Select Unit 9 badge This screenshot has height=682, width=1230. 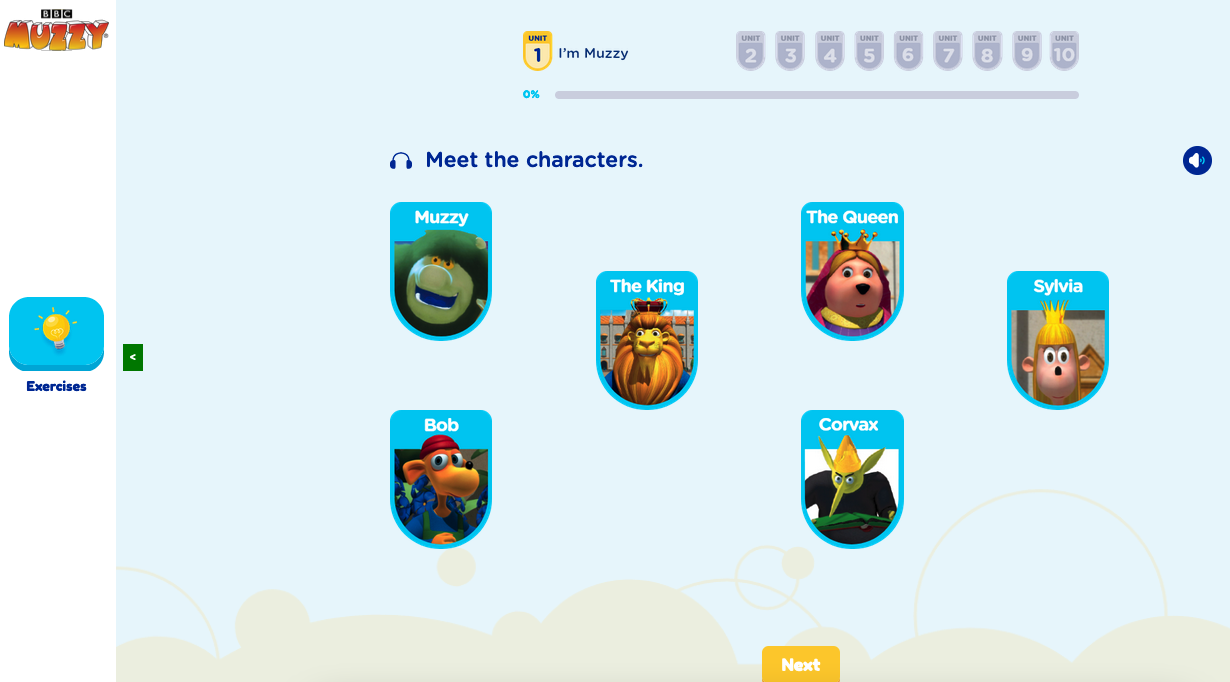pyautogui.click(x=1027, y=51)
